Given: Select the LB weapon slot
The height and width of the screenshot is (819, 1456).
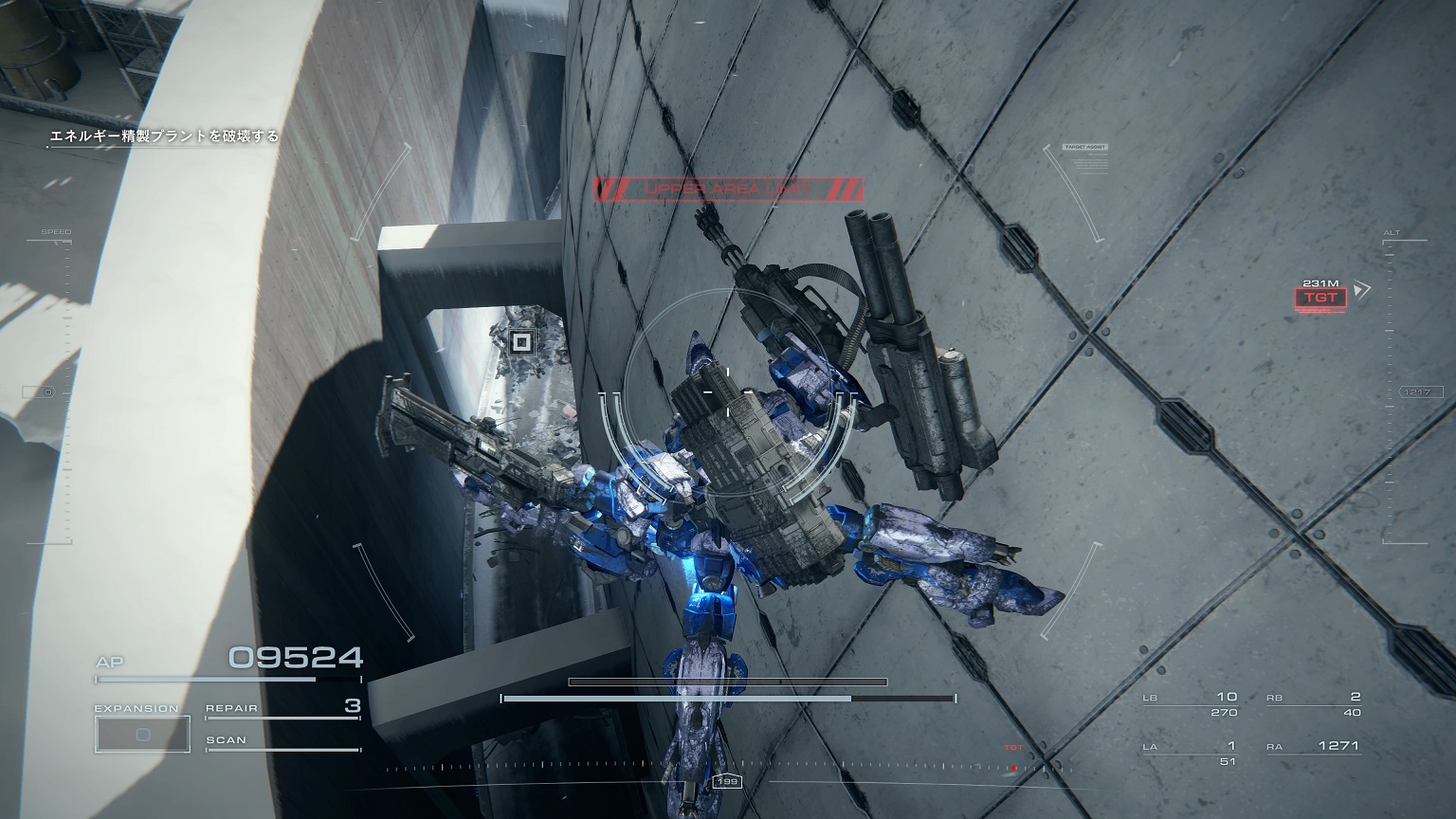Looking at the screenshot, I should click(1191, 703).
